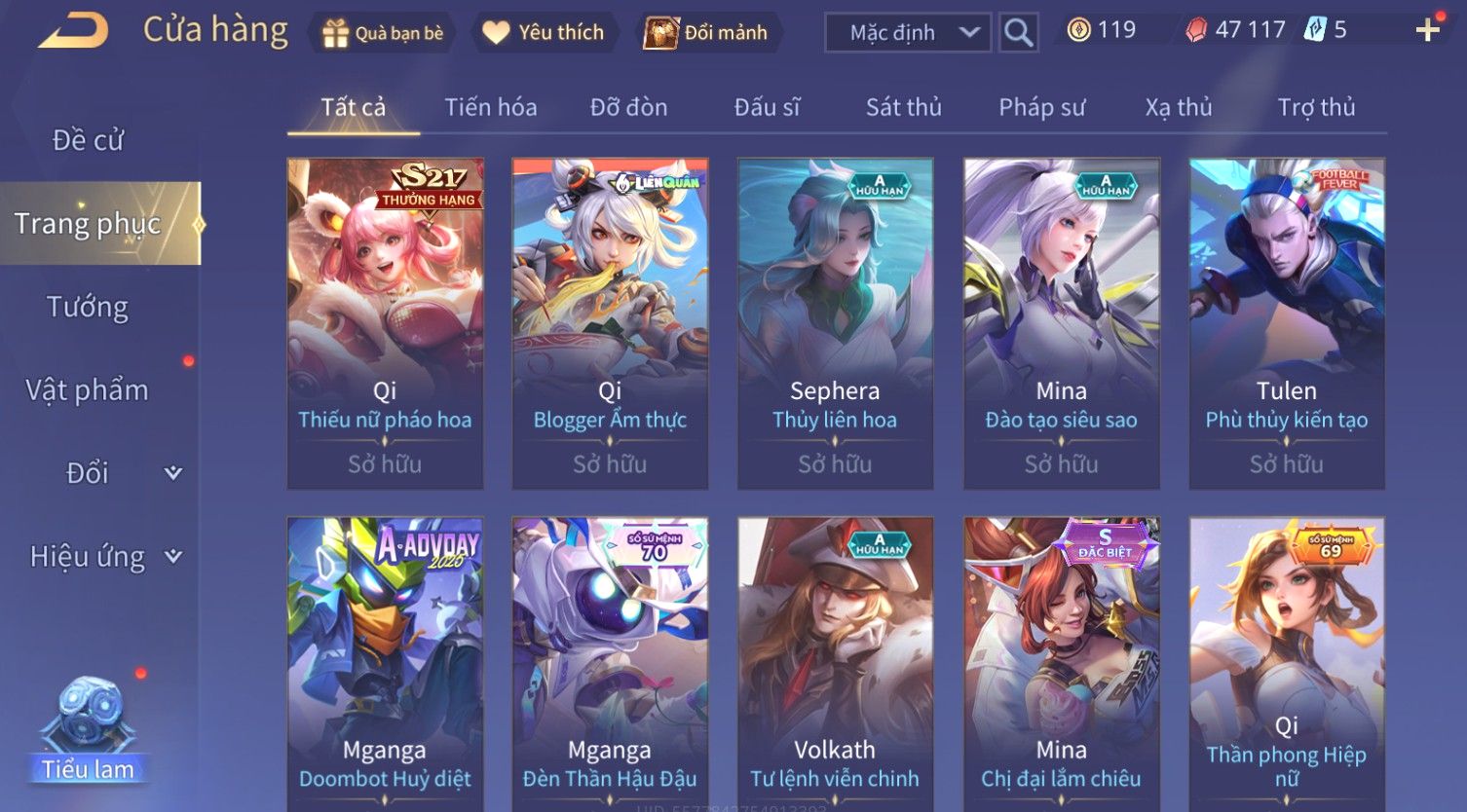Image resolution: width=1467 pixels, height=812 pixels.
Task: Open the Yêu thích favorites list
Action: [x=544, y=33]
